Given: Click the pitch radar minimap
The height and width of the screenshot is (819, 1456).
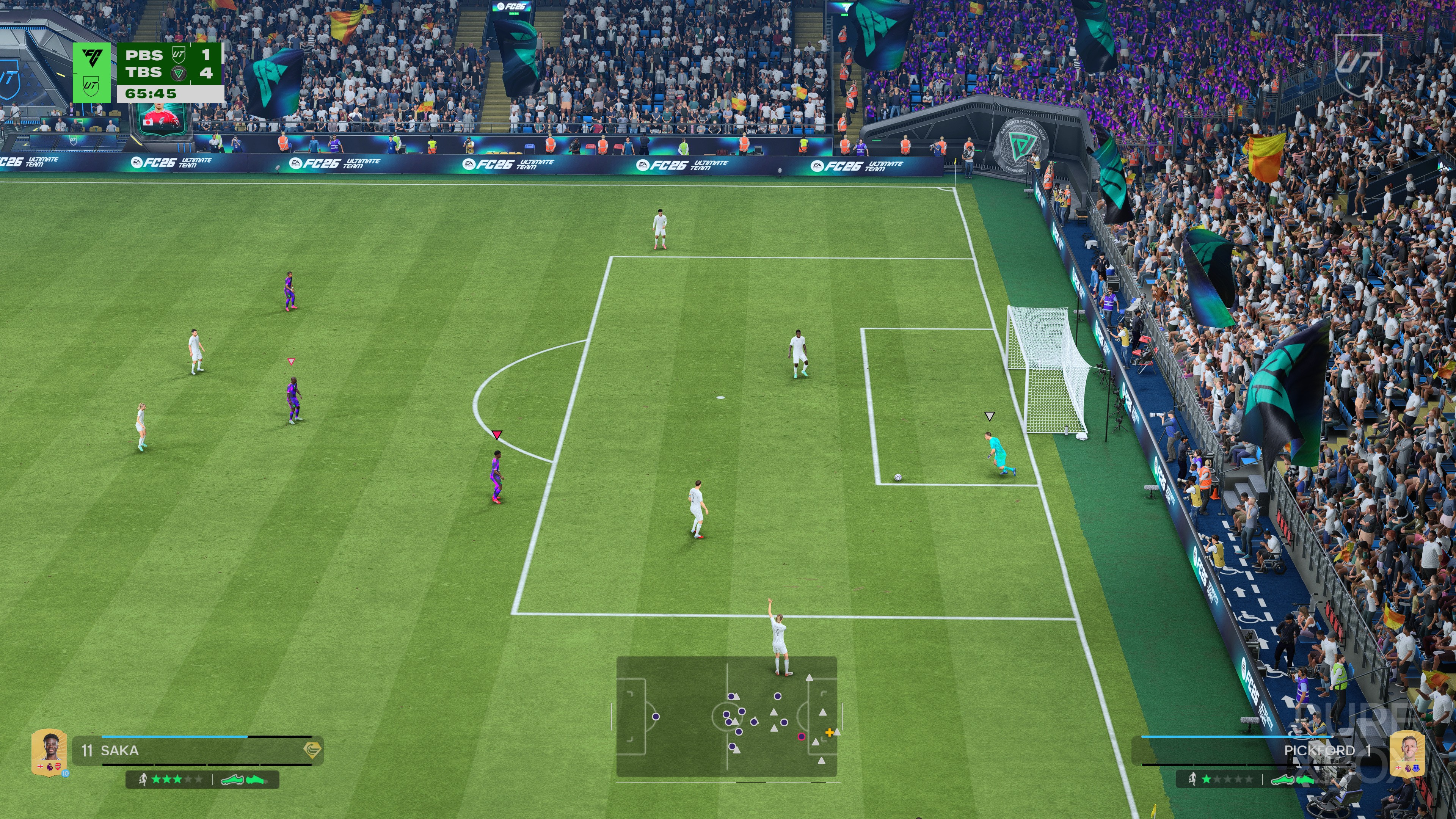Looking at the screenshot, I should pyautogui.click(x=726, y=716).
